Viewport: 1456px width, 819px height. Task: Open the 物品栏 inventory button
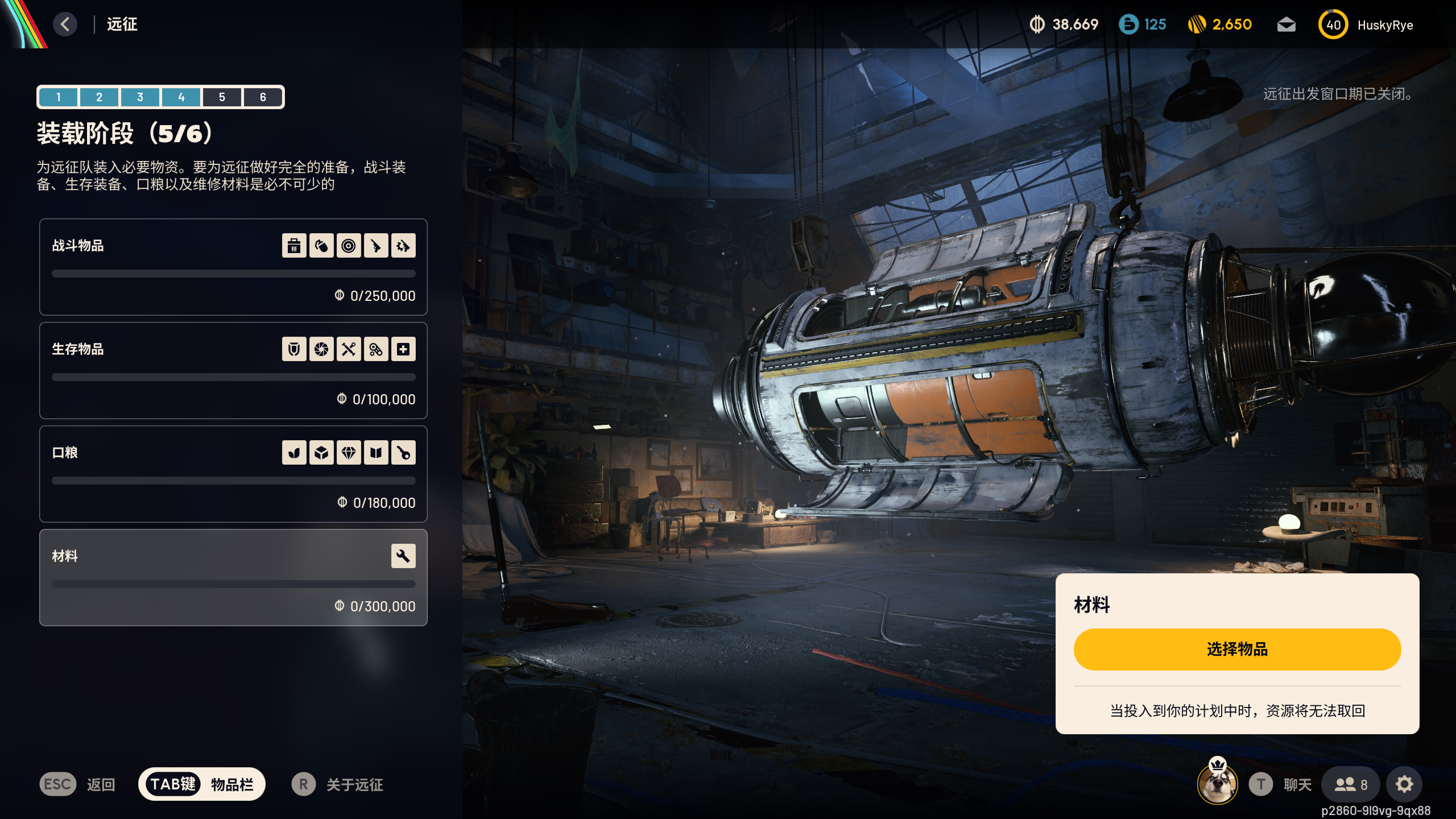coord(202,784)
